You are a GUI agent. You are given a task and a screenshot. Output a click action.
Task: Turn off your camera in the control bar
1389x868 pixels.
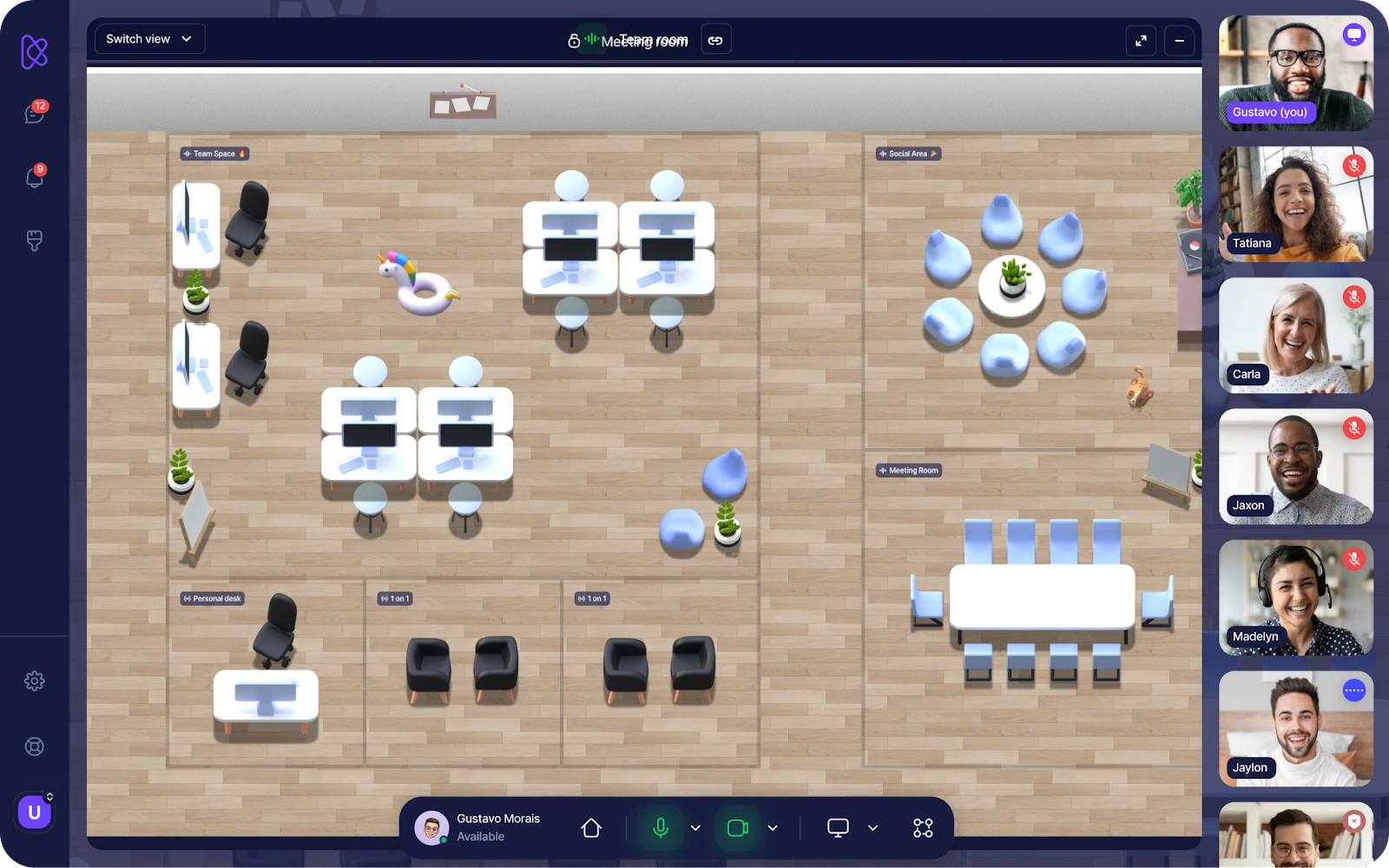coord(737,827)
